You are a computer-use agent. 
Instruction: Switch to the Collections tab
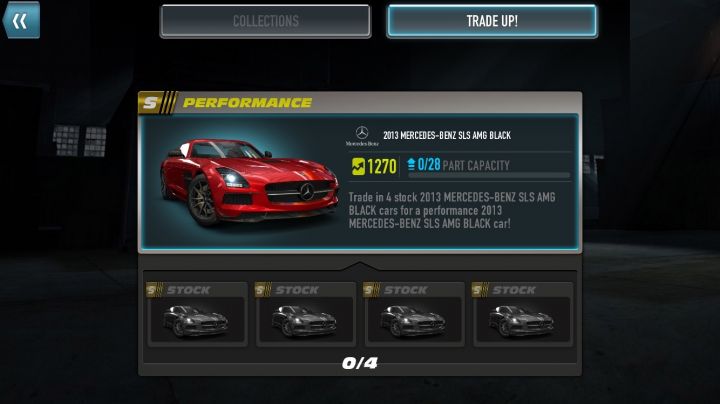click(x=265, y=21)
